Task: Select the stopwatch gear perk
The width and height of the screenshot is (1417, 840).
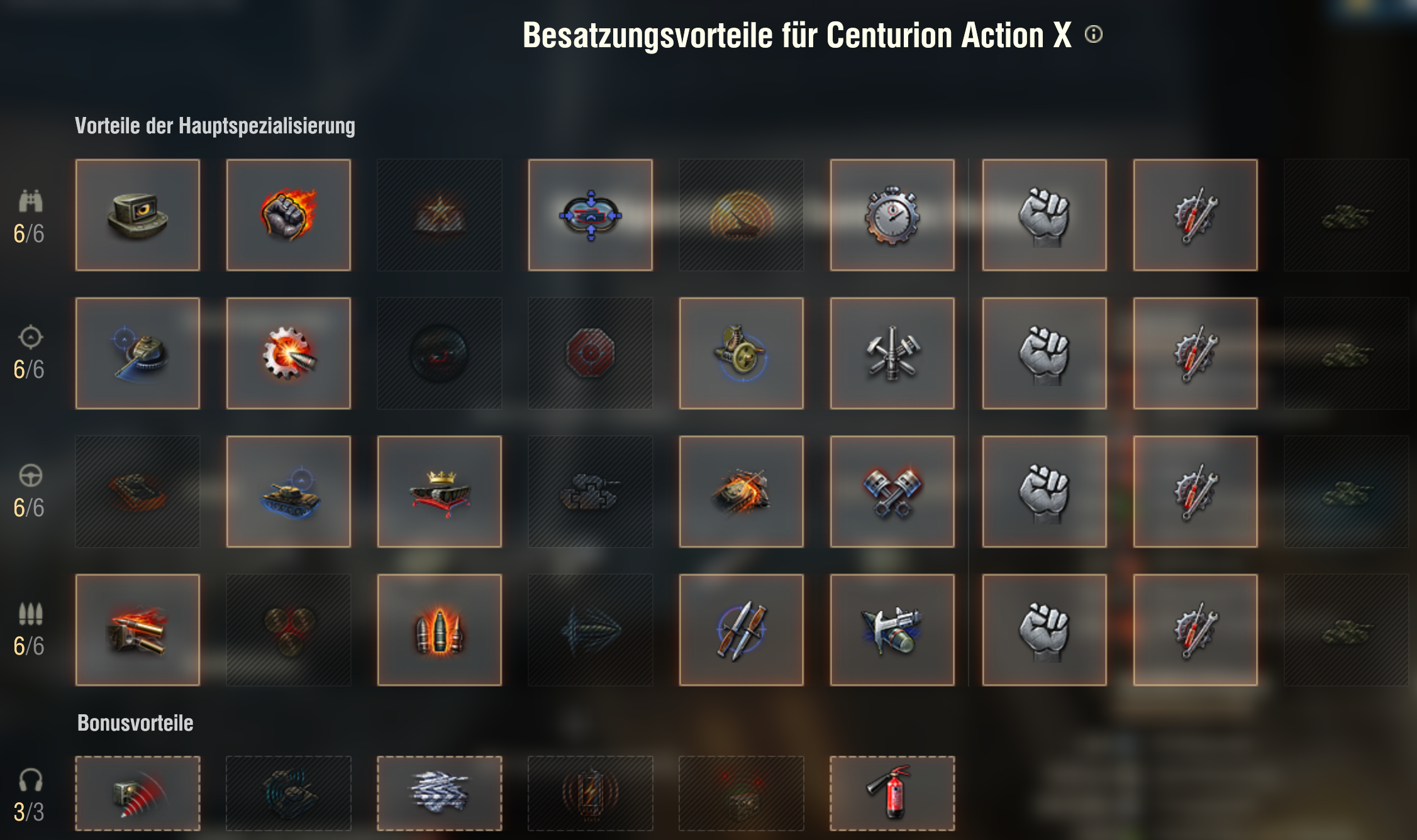Action: click(892, 215)
